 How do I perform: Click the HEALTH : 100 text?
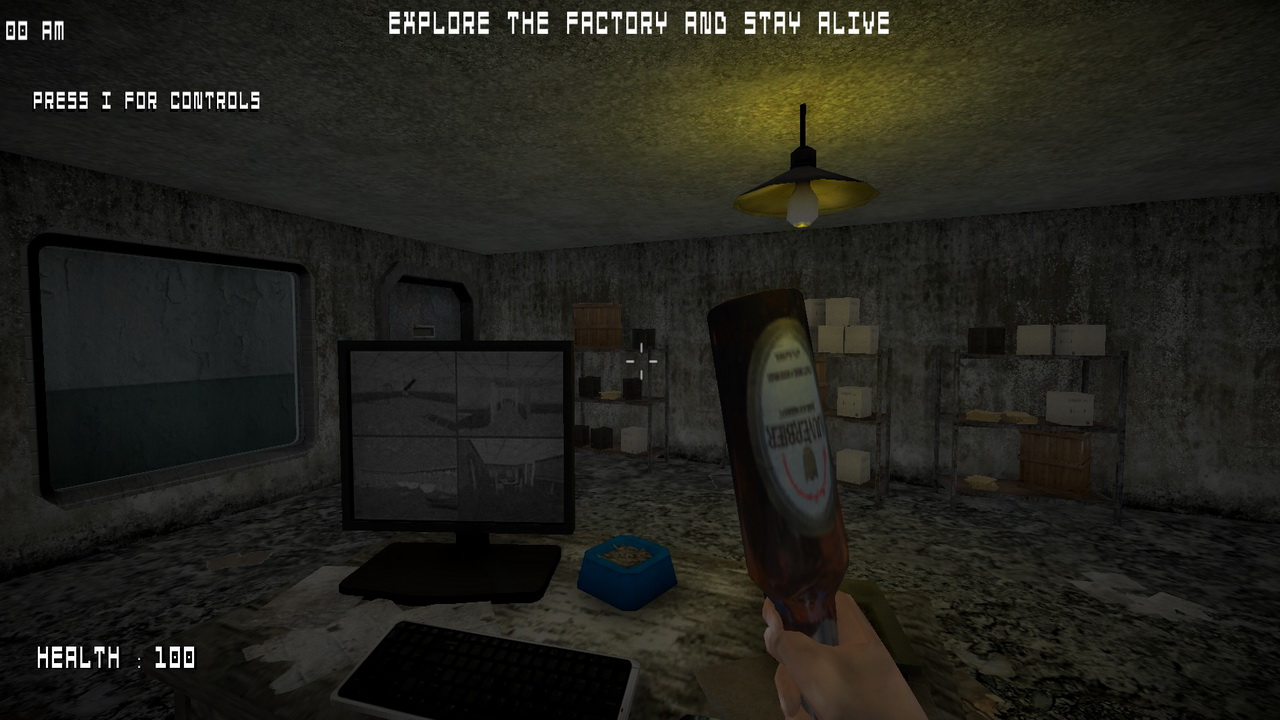click(x=115, y=659)
